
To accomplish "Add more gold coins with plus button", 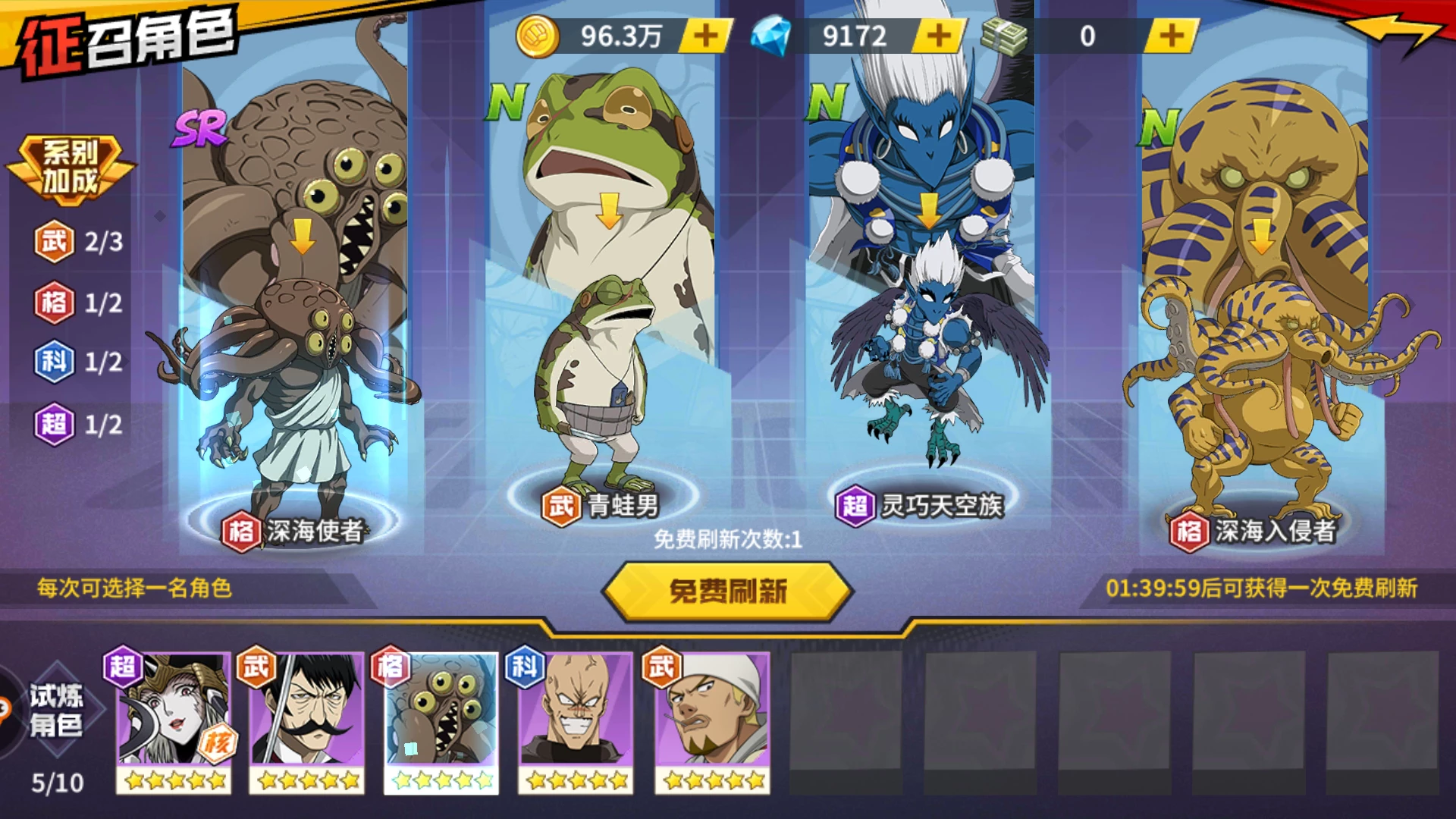I will point(706,36).
